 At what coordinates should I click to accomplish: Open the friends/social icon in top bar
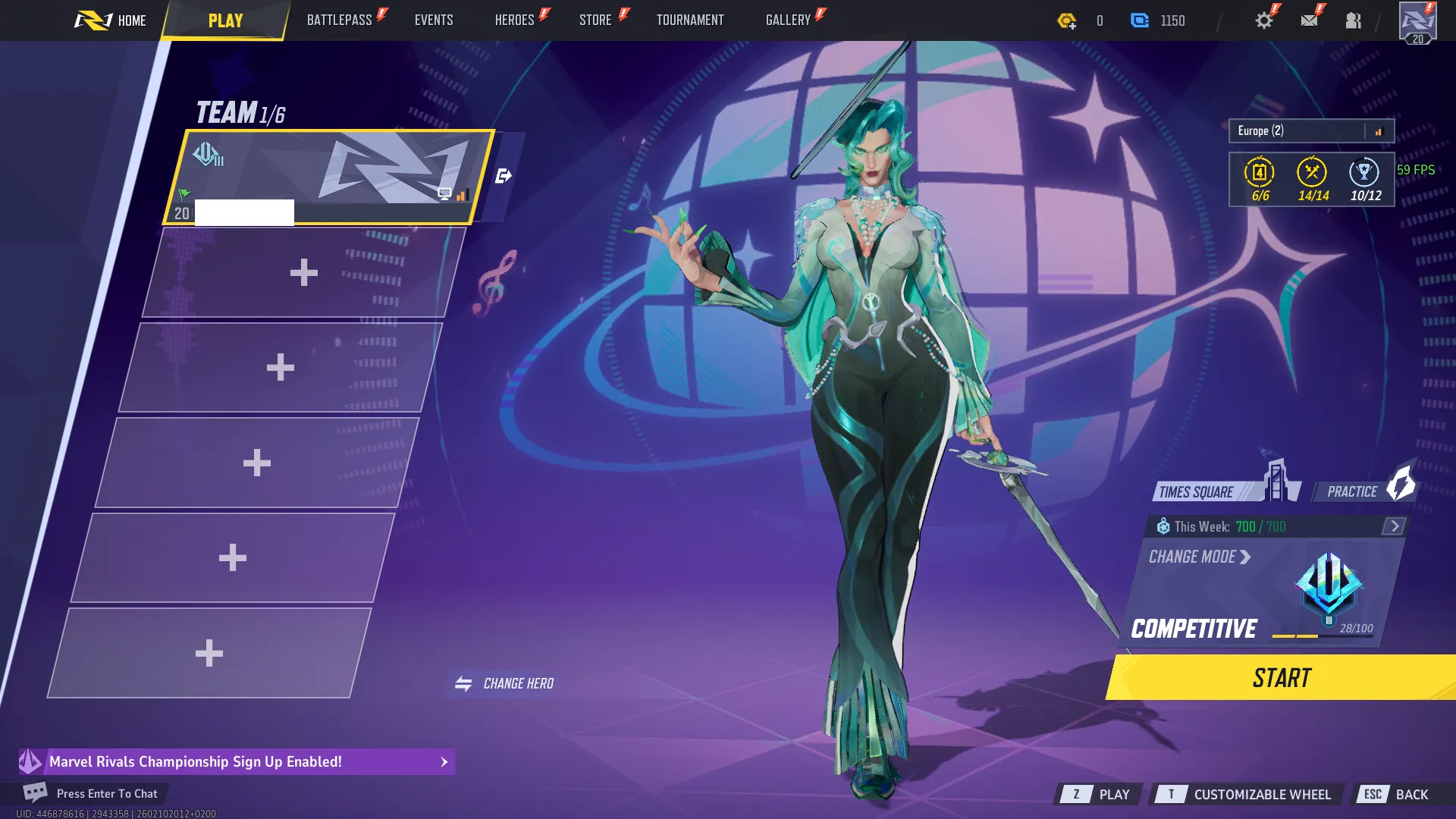point(1354,20)
